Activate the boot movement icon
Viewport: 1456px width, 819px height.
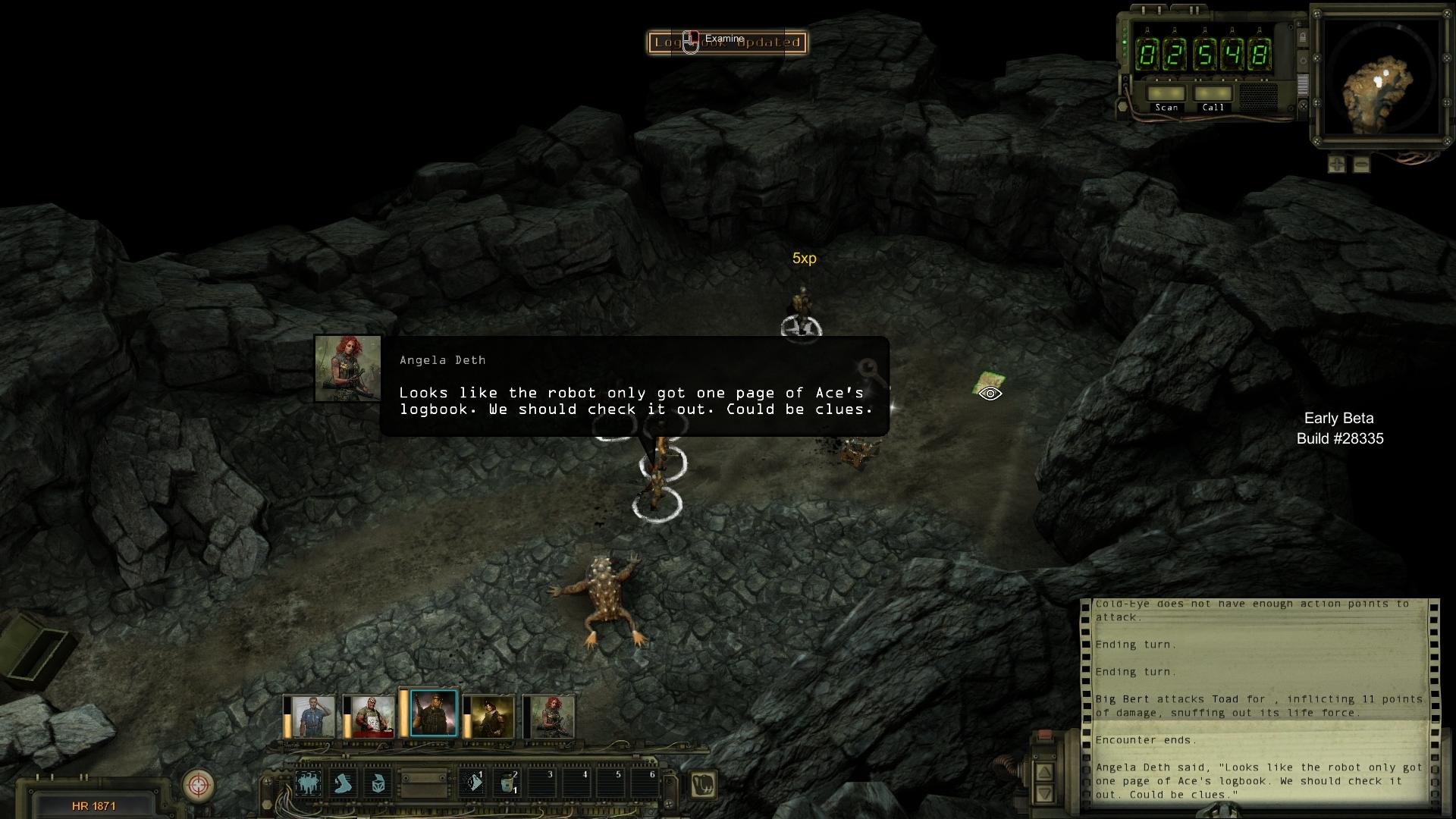[344, 783]
